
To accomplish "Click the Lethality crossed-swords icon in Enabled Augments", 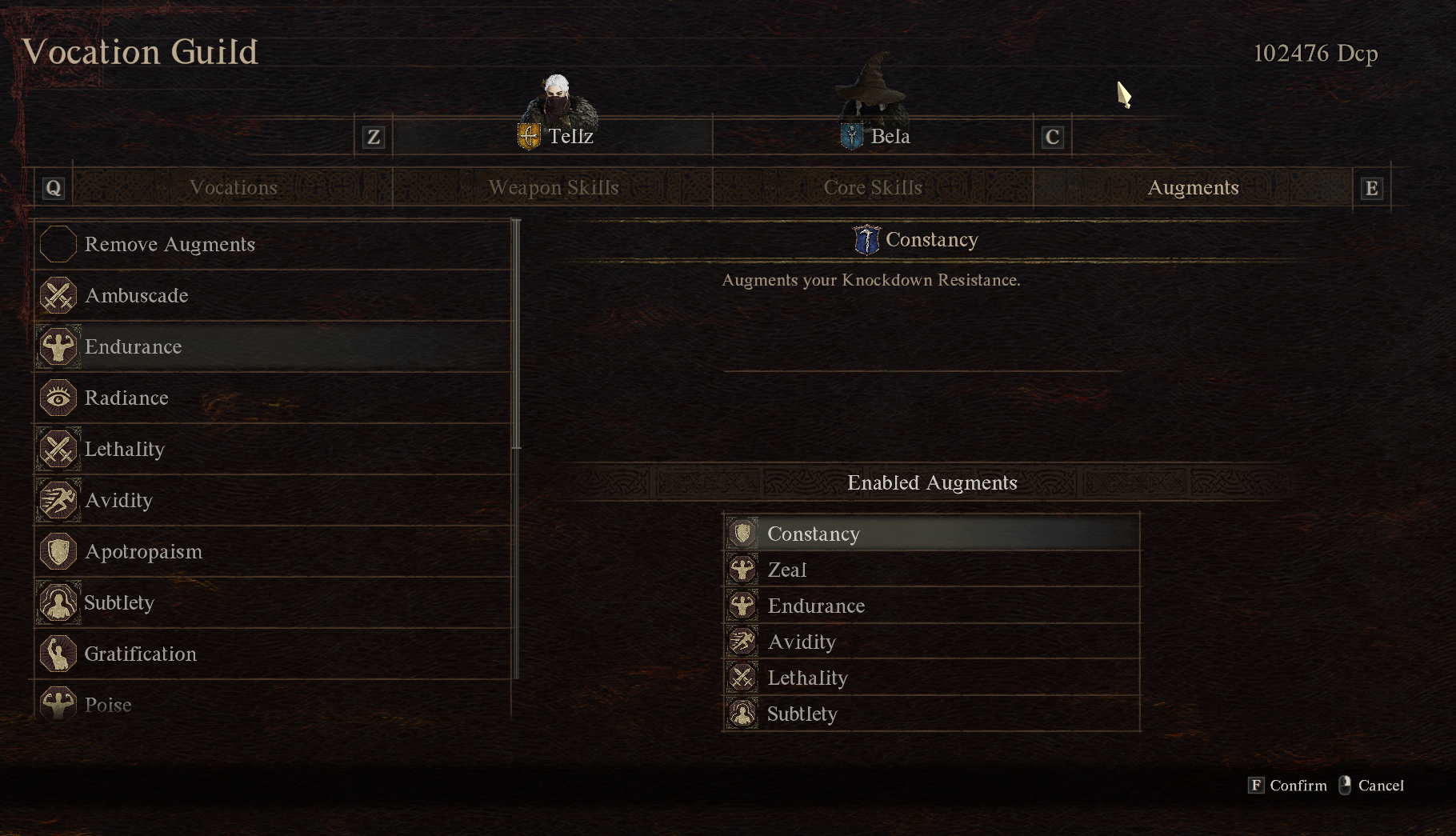I will point(742,677).
